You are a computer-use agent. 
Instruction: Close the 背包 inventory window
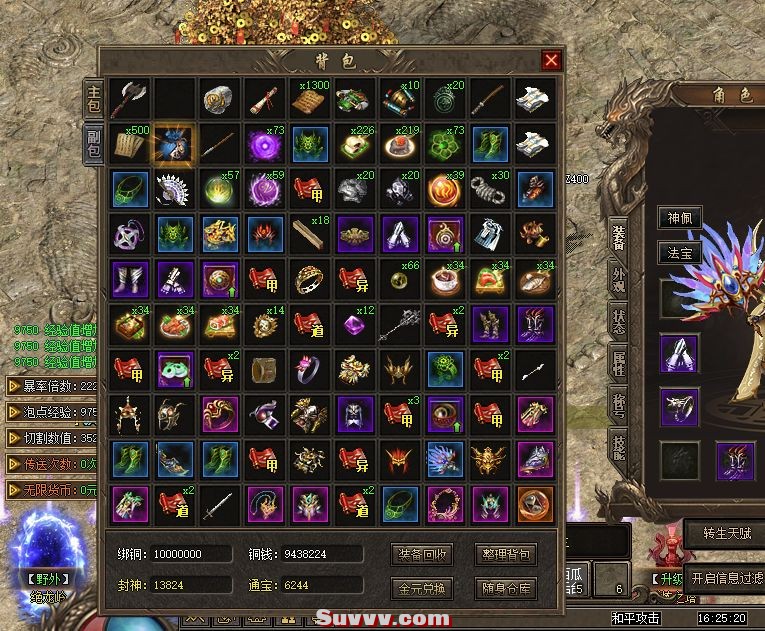point(551,60)
